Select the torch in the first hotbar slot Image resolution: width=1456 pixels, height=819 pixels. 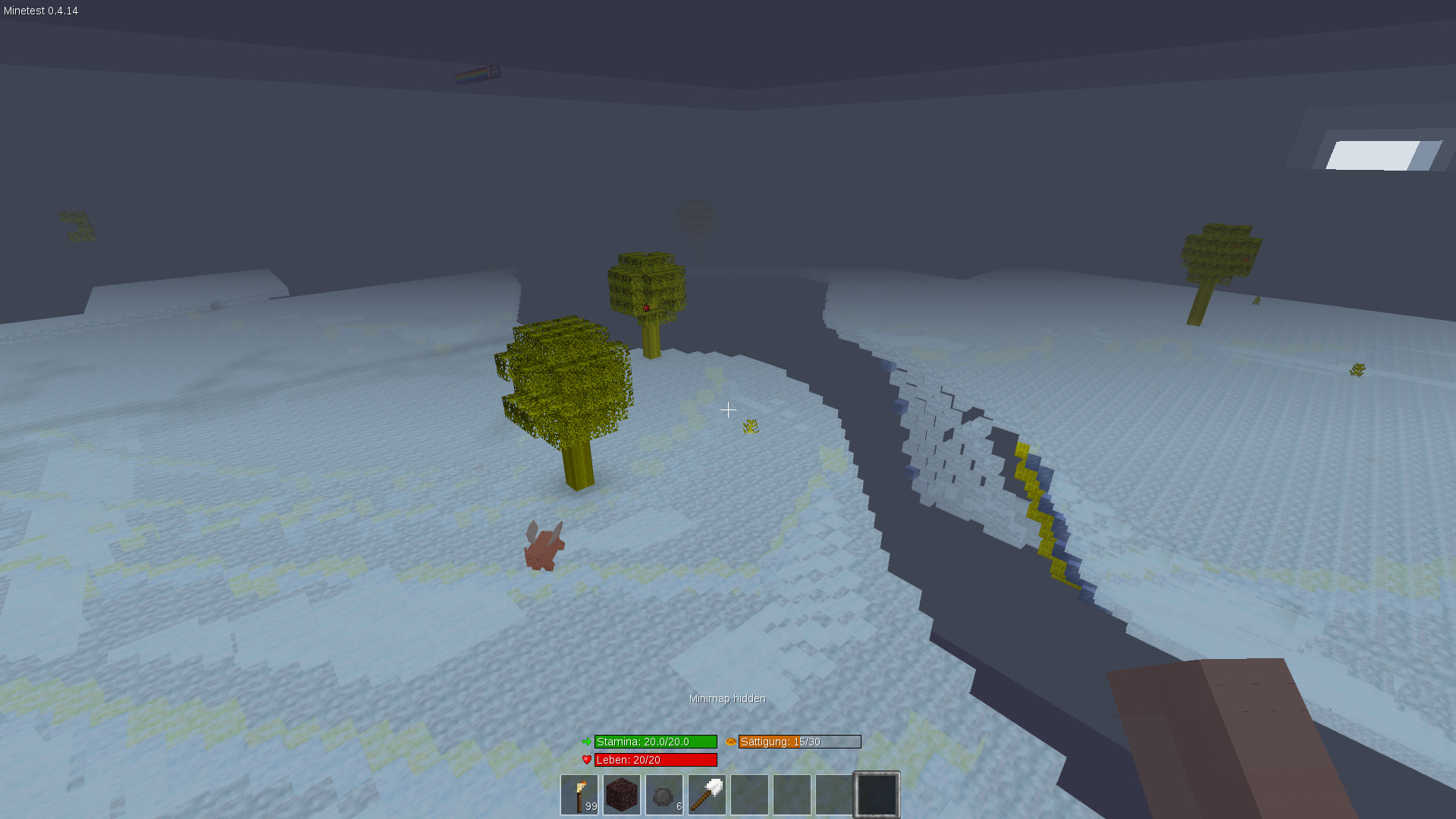click(579, 794)
